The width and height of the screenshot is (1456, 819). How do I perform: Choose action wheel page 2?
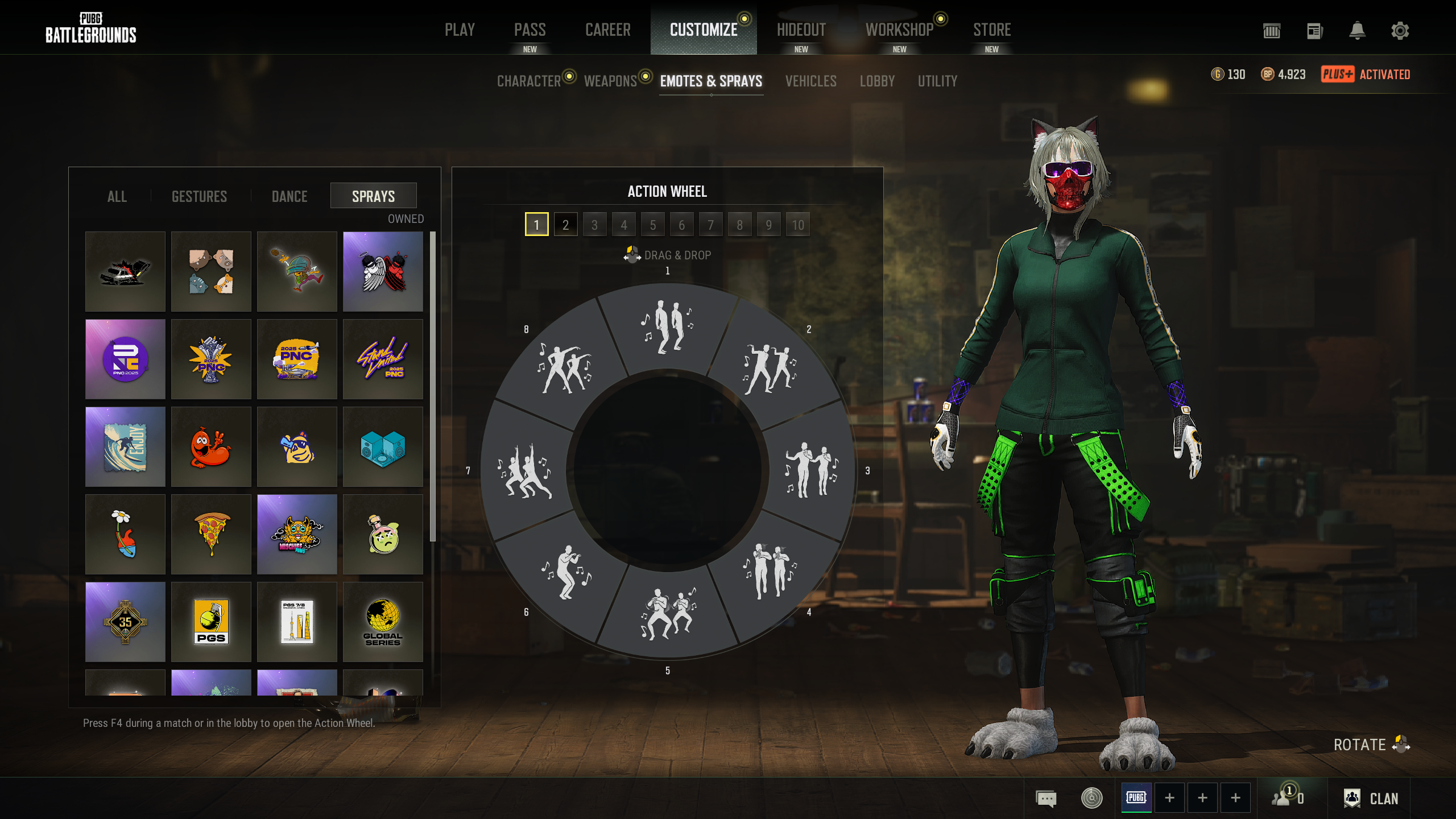(565, 225)
